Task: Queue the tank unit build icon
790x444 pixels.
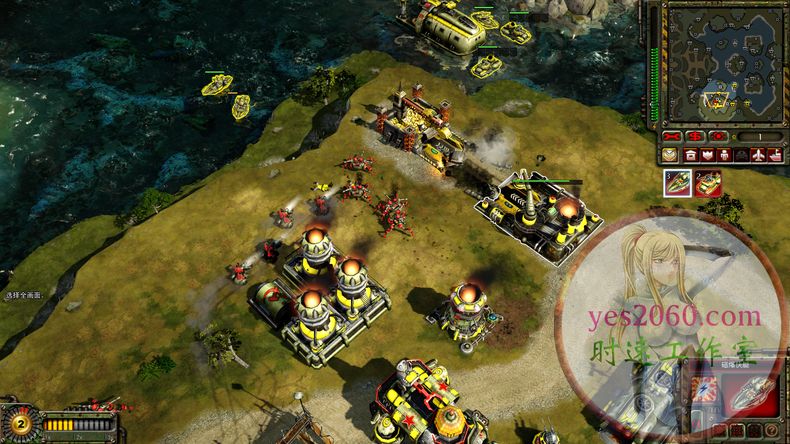Action: tap(708, 183)
